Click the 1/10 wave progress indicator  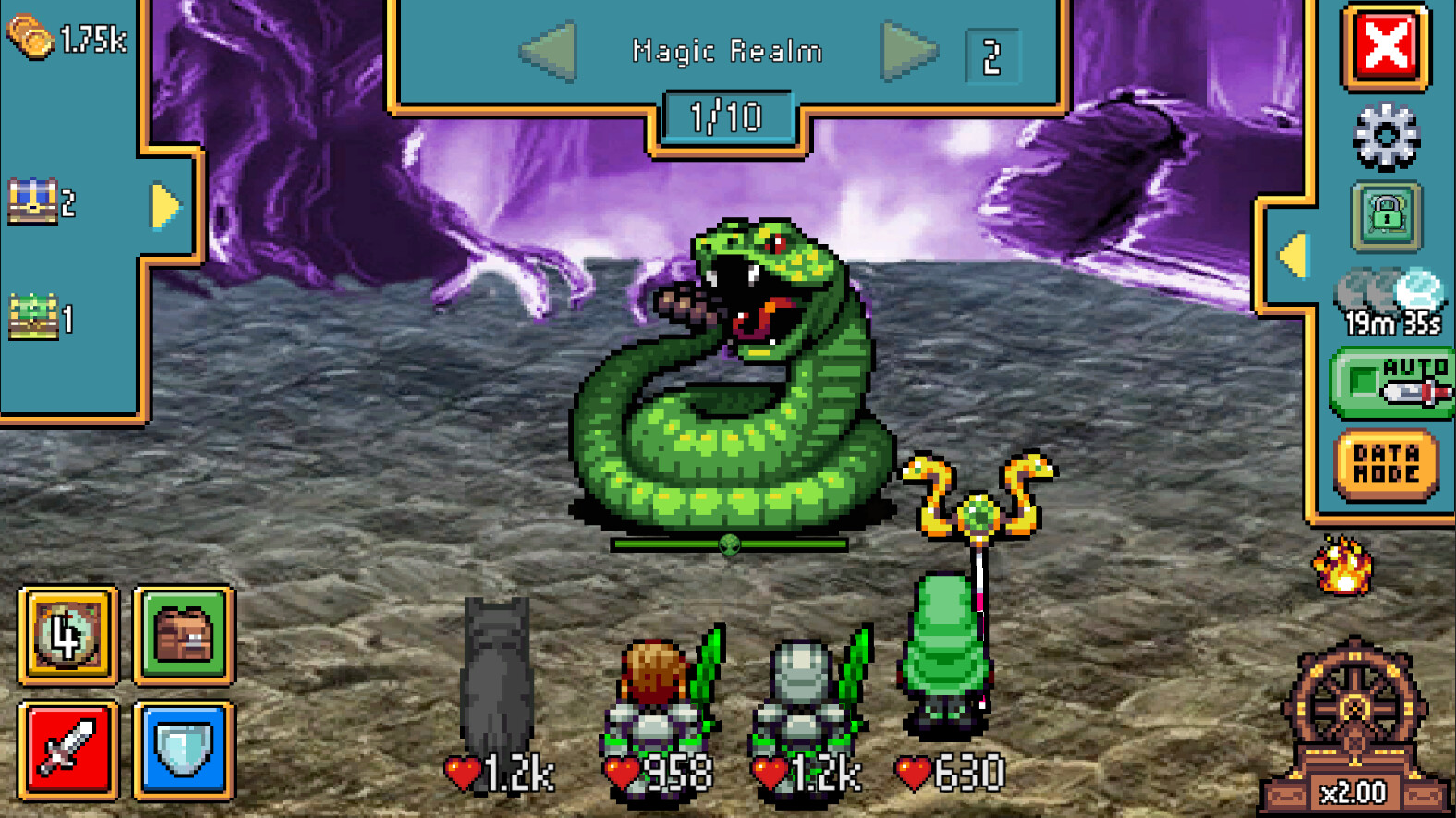tap(727, 116)
